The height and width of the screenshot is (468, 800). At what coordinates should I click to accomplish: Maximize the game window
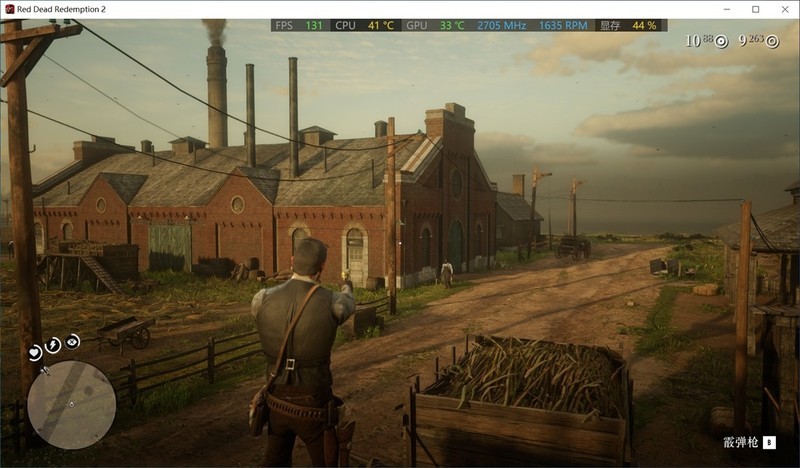[756, 9]
